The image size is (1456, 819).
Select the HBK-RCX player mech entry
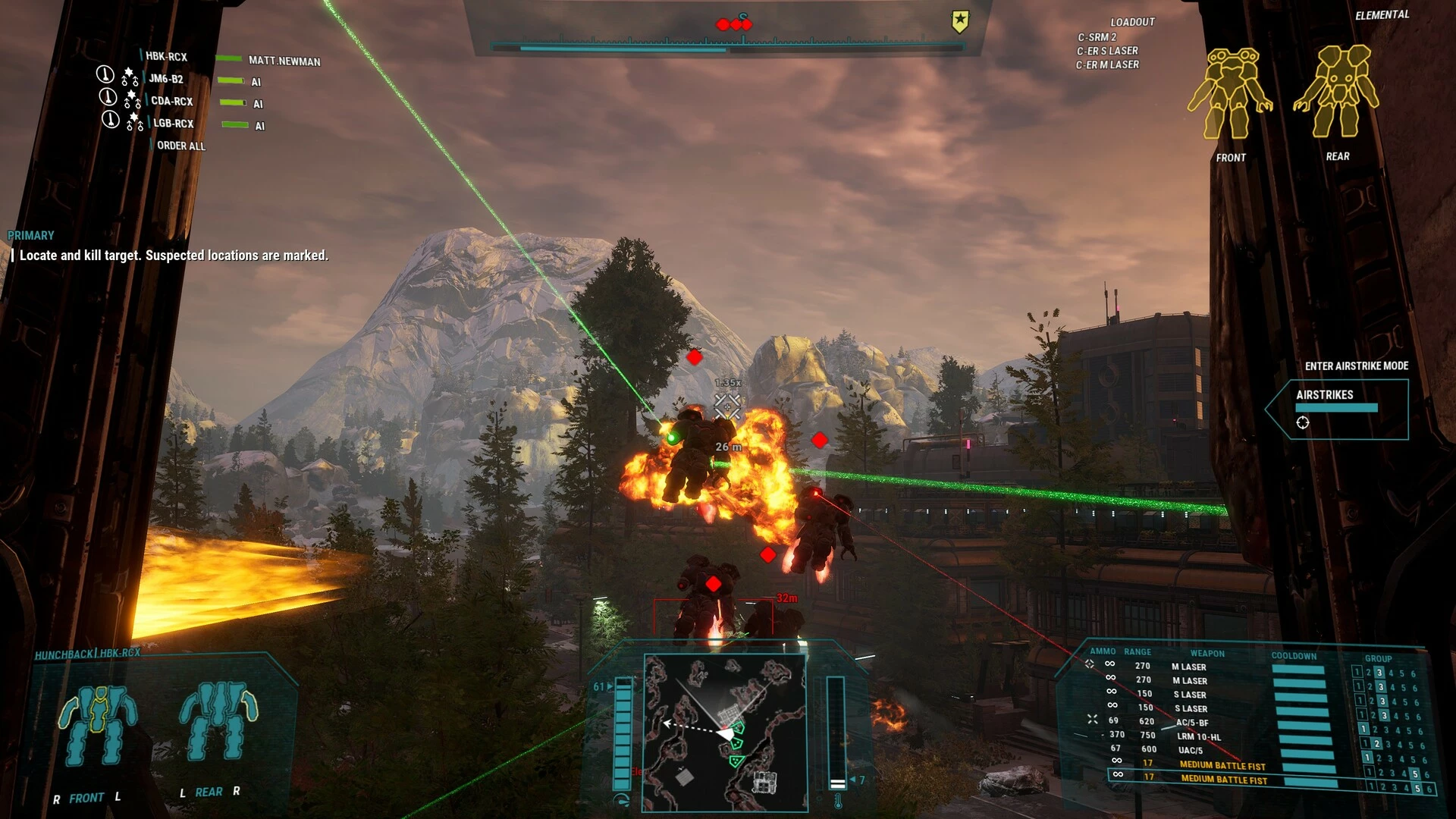(166, 56)
